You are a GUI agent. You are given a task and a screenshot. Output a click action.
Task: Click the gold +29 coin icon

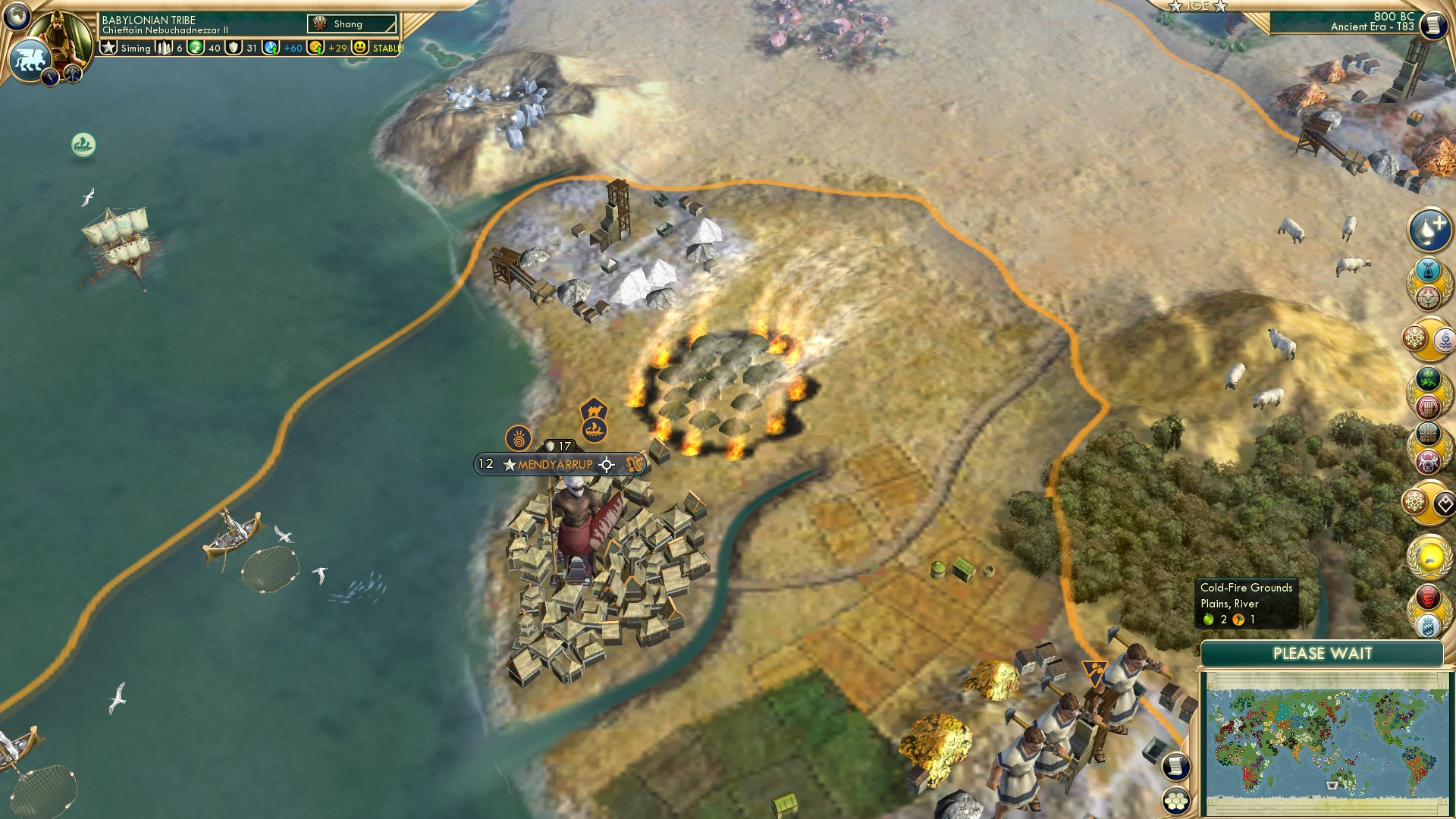(x=317, y=48)
